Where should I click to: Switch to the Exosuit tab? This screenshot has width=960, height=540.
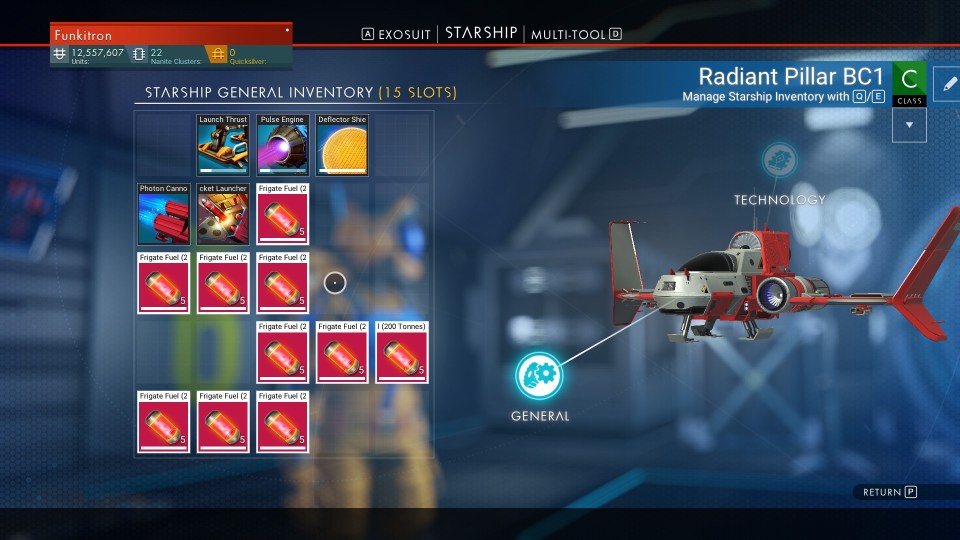pyautogui.click(x=404, y=34)
